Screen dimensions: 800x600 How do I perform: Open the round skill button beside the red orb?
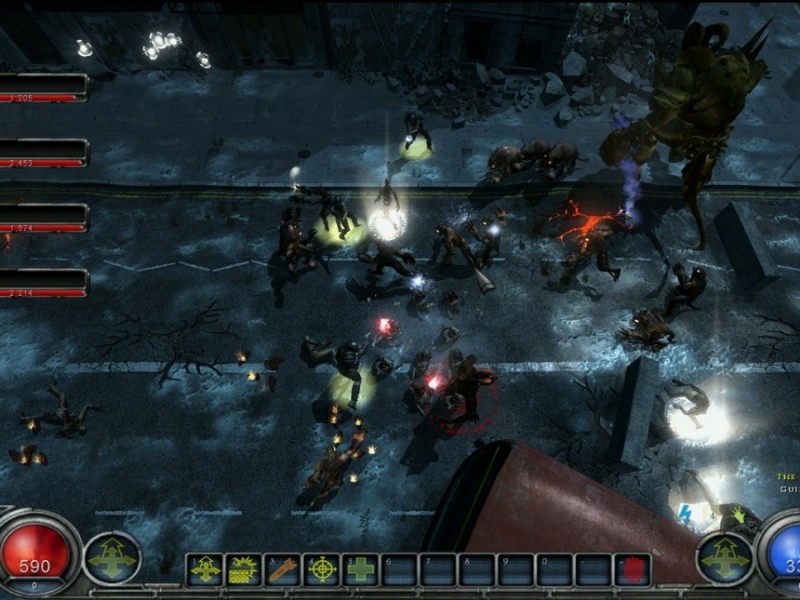click(112, 558)
